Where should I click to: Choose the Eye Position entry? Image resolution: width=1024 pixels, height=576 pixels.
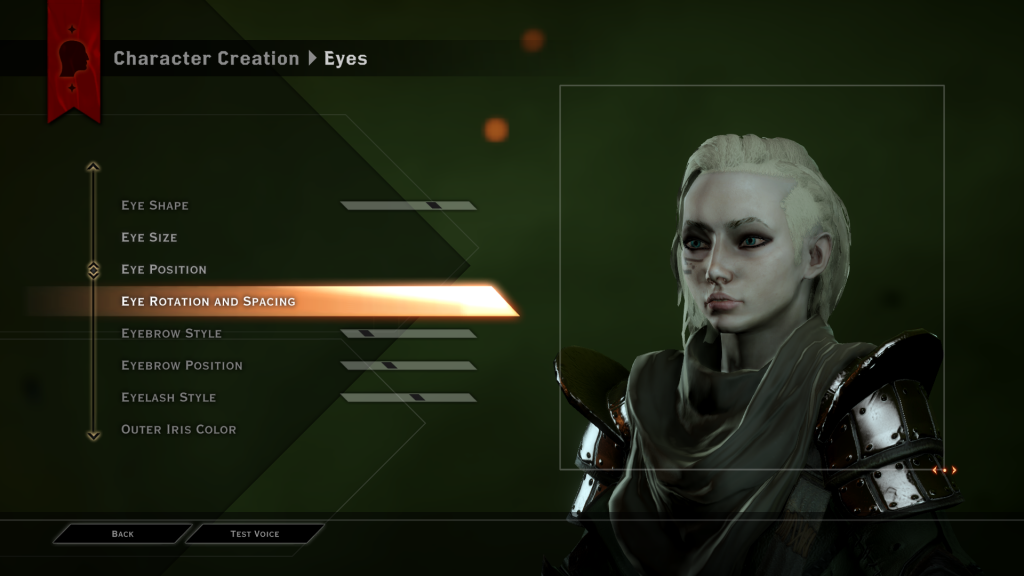(164, 270)
